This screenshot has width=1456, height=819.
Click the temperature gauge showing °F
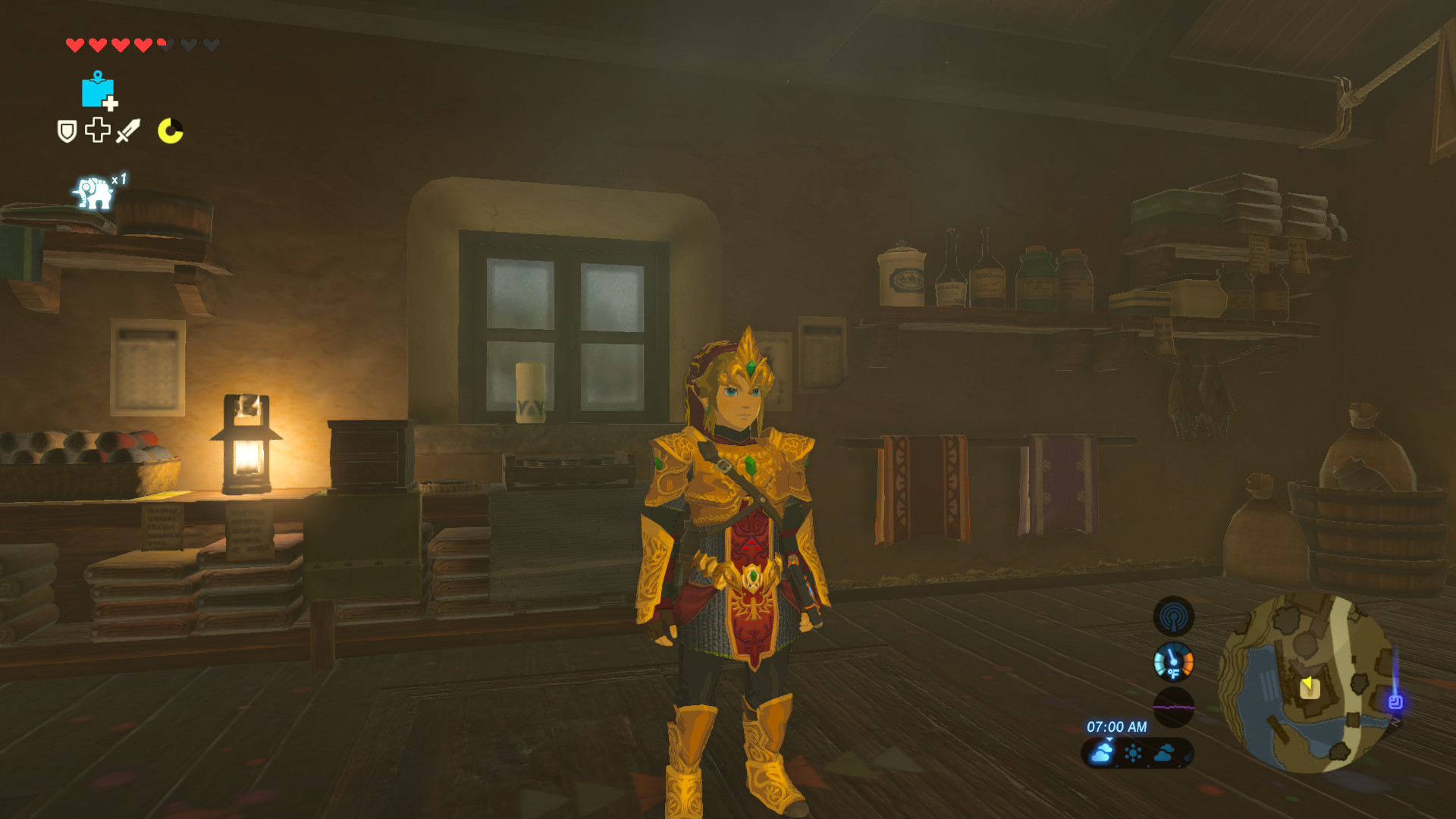[x=1175, y=661]
